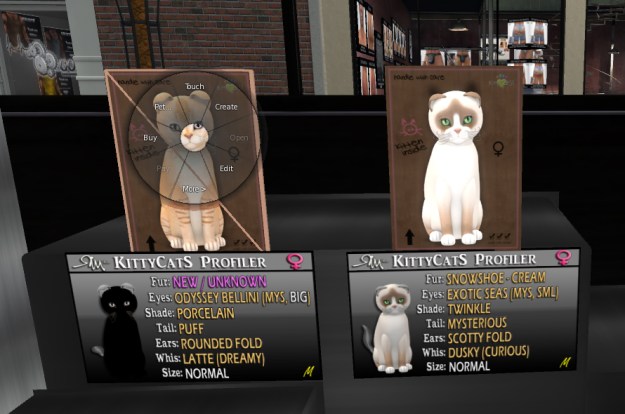This screenshot has height=414, width=625.
Task: Choose Buy from the pie menu
Action: [150, 137]
